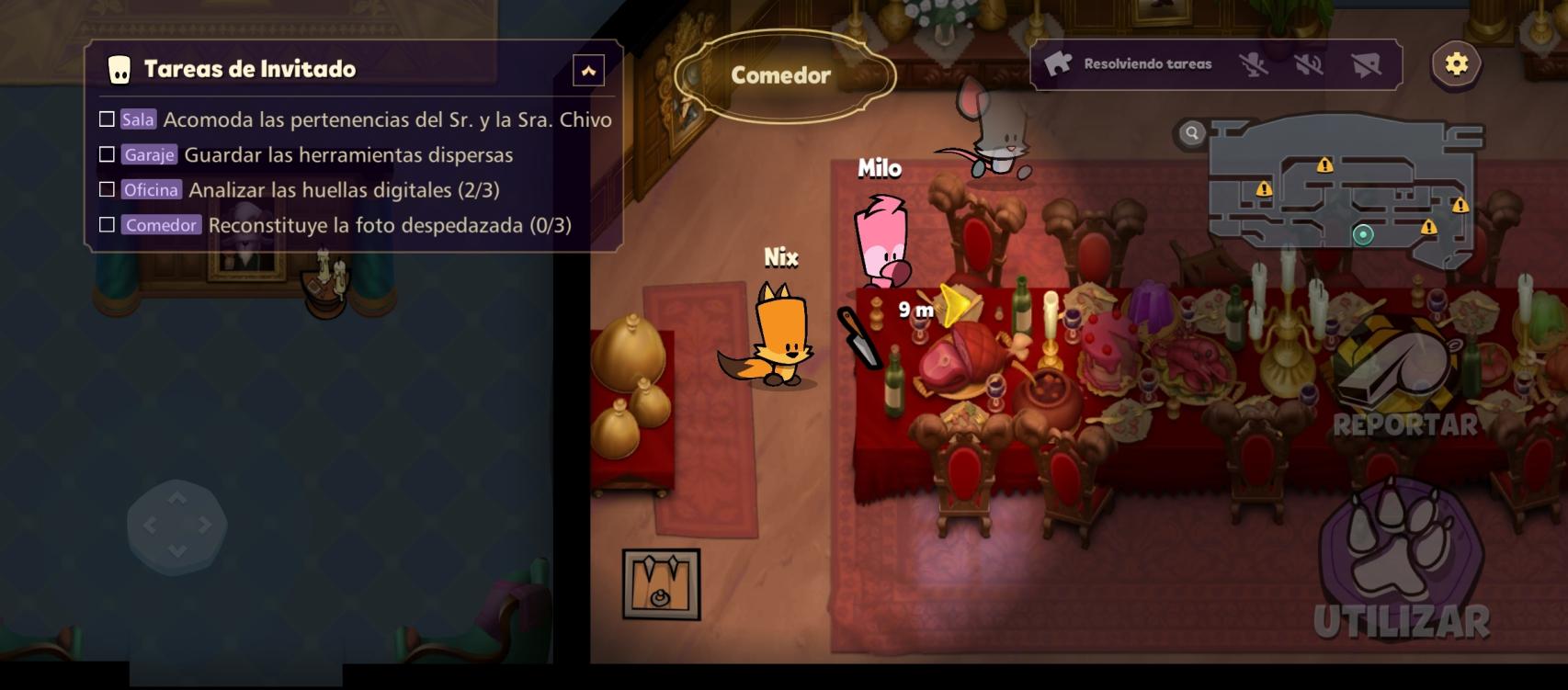Click the Resolviendo tareas puzzle icon
1568x690 pixels.
[x=1058, y=63]
